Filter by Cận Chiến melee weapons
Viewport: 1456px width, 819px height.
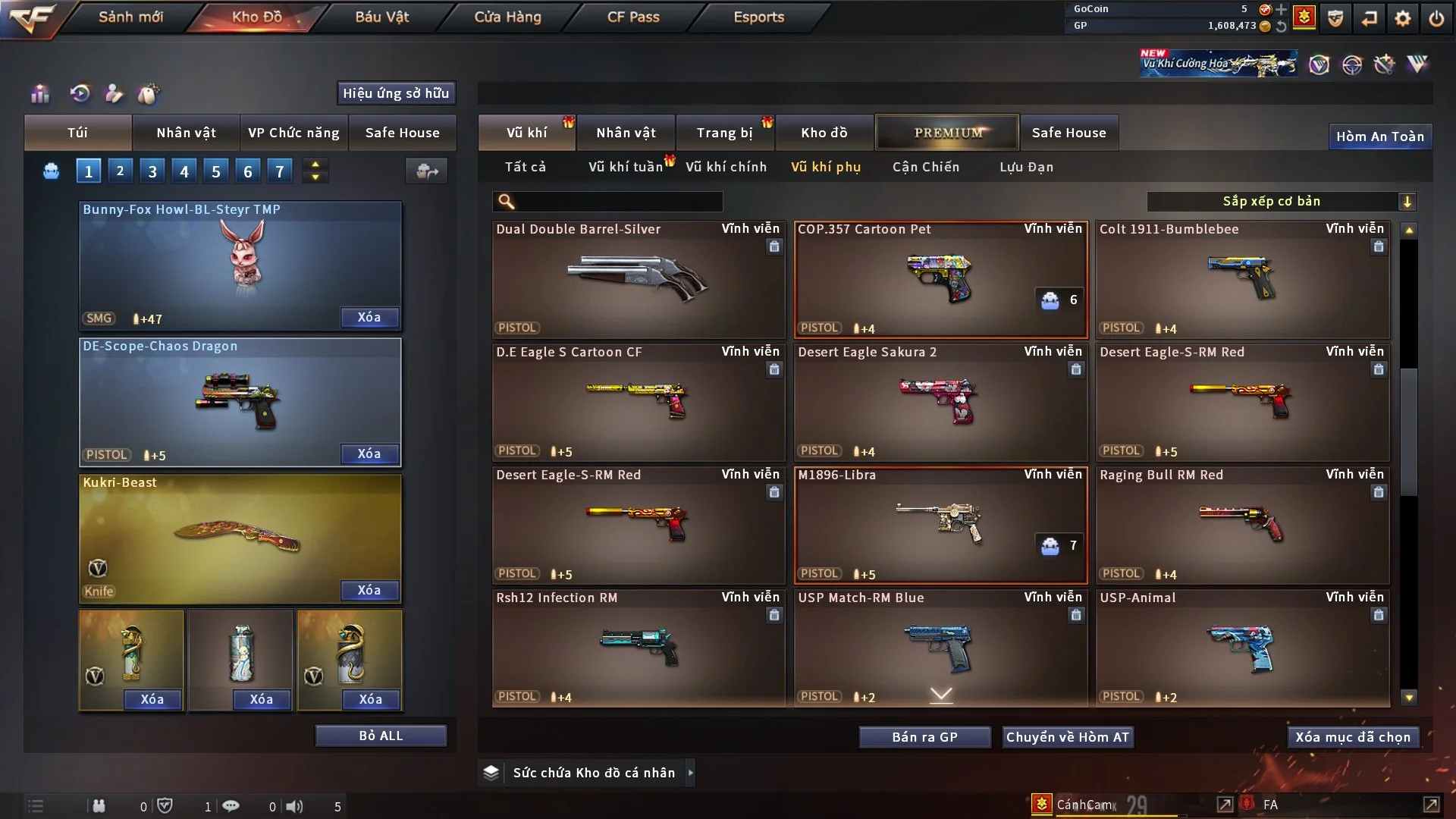point(925,167)
